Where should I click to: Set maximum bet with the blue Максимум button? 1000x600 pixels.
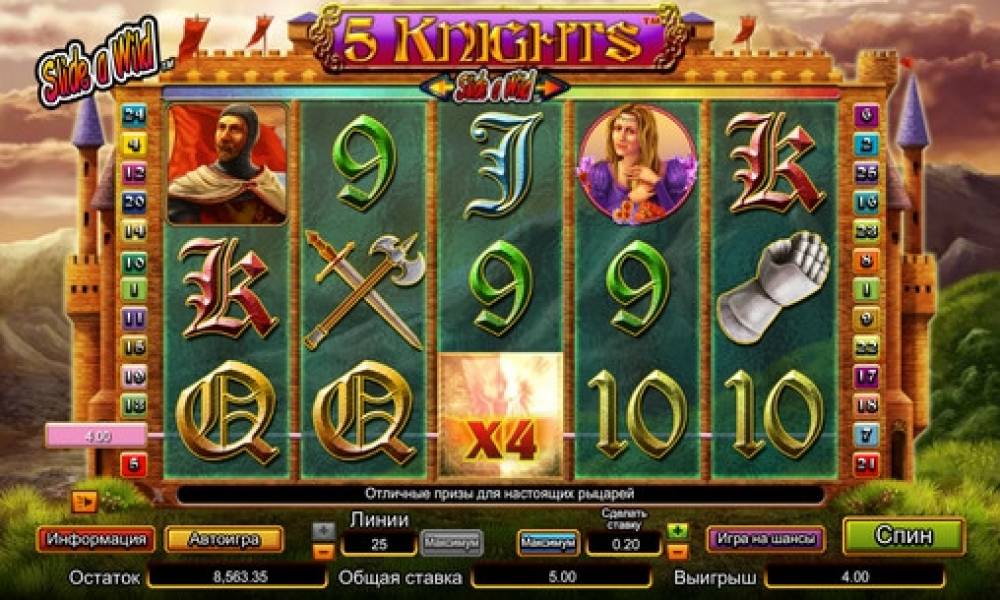(548, 542)
